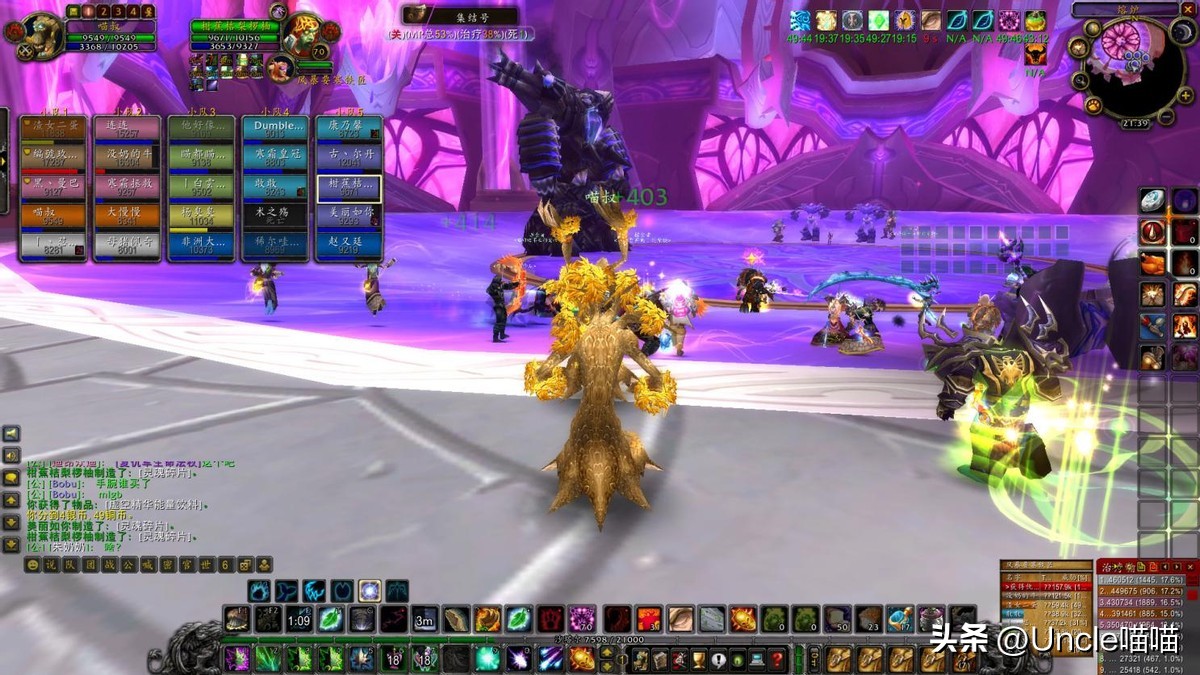Select the highlighted glowing orb stance button
Screen dimensions: 1200x675
pyautogui.click(x=370, y=591)
